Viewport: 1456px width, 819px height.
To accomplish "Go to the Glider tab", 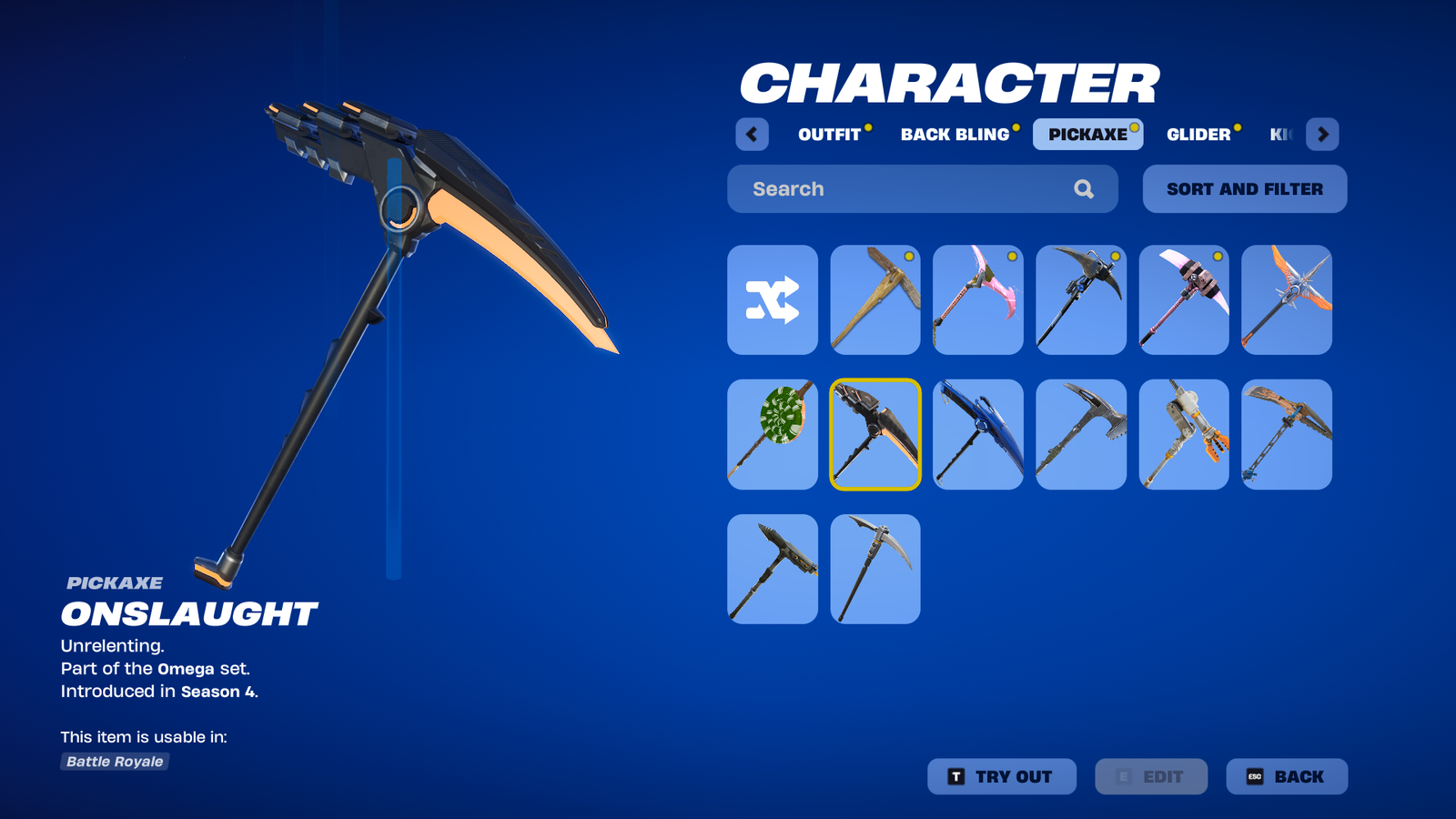I will [x=1198, y=135].
